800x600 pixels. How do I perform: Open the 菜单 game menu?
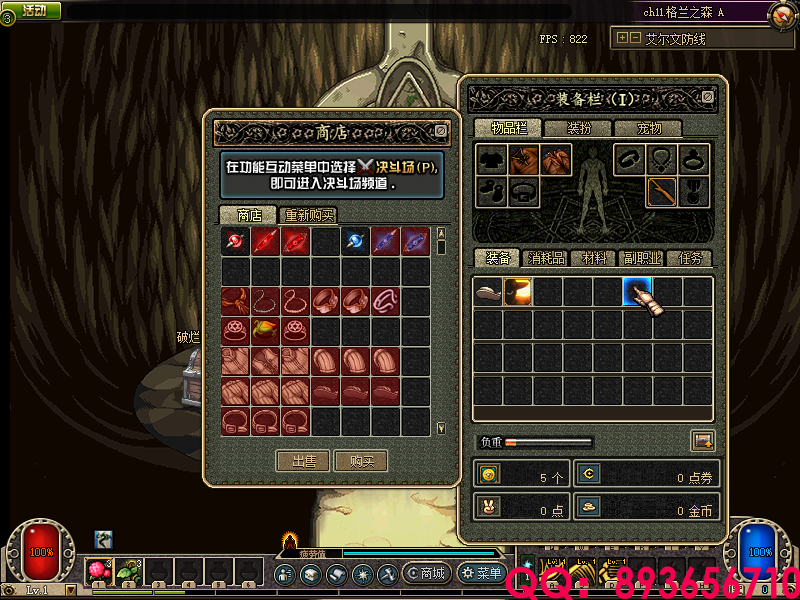pos(481,573)
